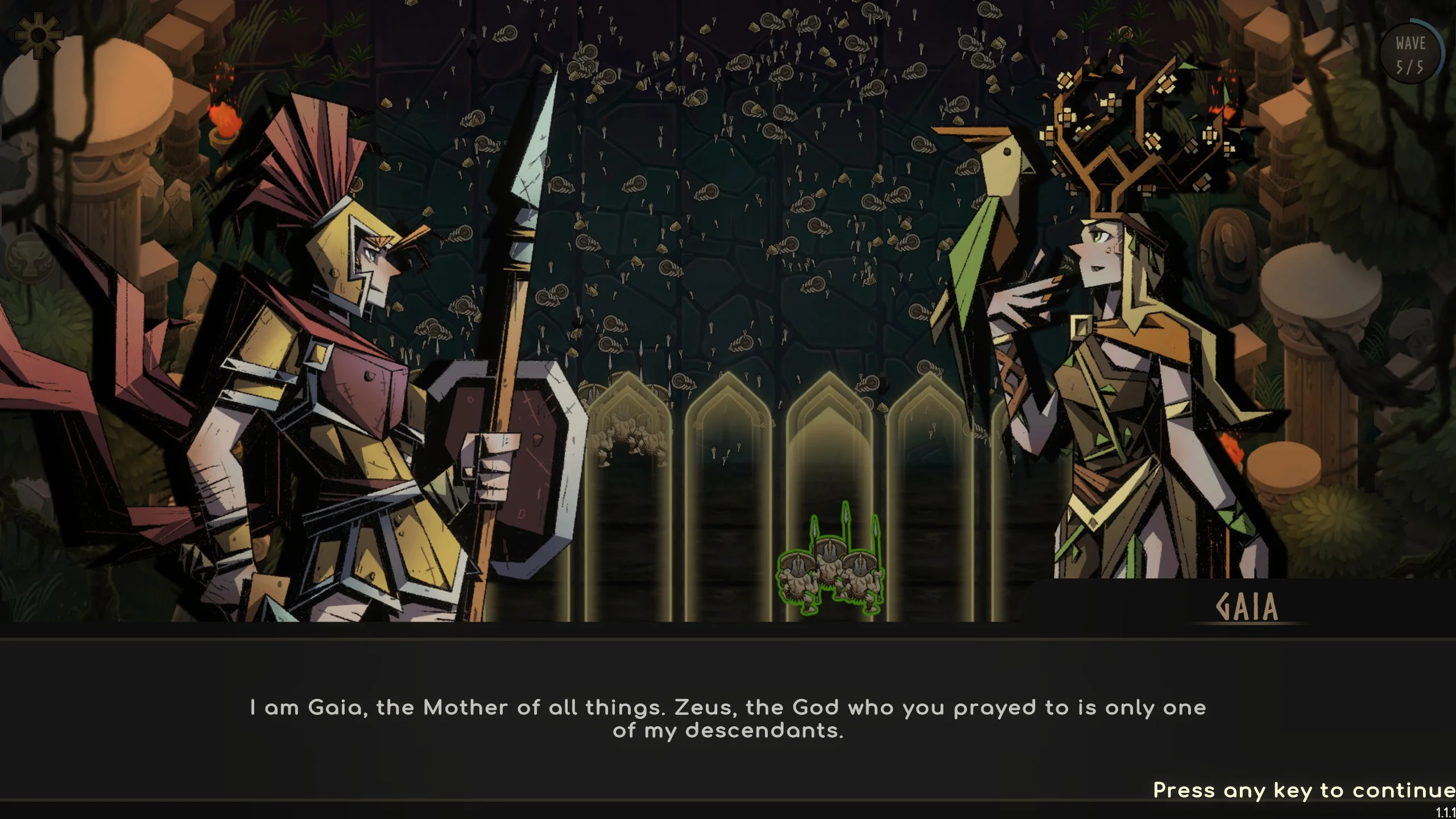Image resolution: width=1456 pixels, height=819 pixels.
Task: Click the Wave 5/5 counter
Action: click(x=1411, y=54)
